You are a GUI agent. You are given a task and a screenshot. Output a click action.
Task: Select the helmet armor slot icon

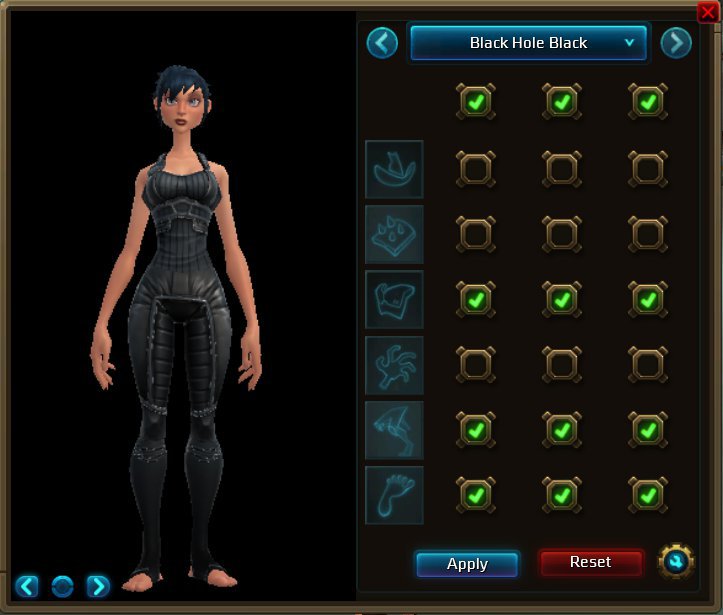click(394, 169)
